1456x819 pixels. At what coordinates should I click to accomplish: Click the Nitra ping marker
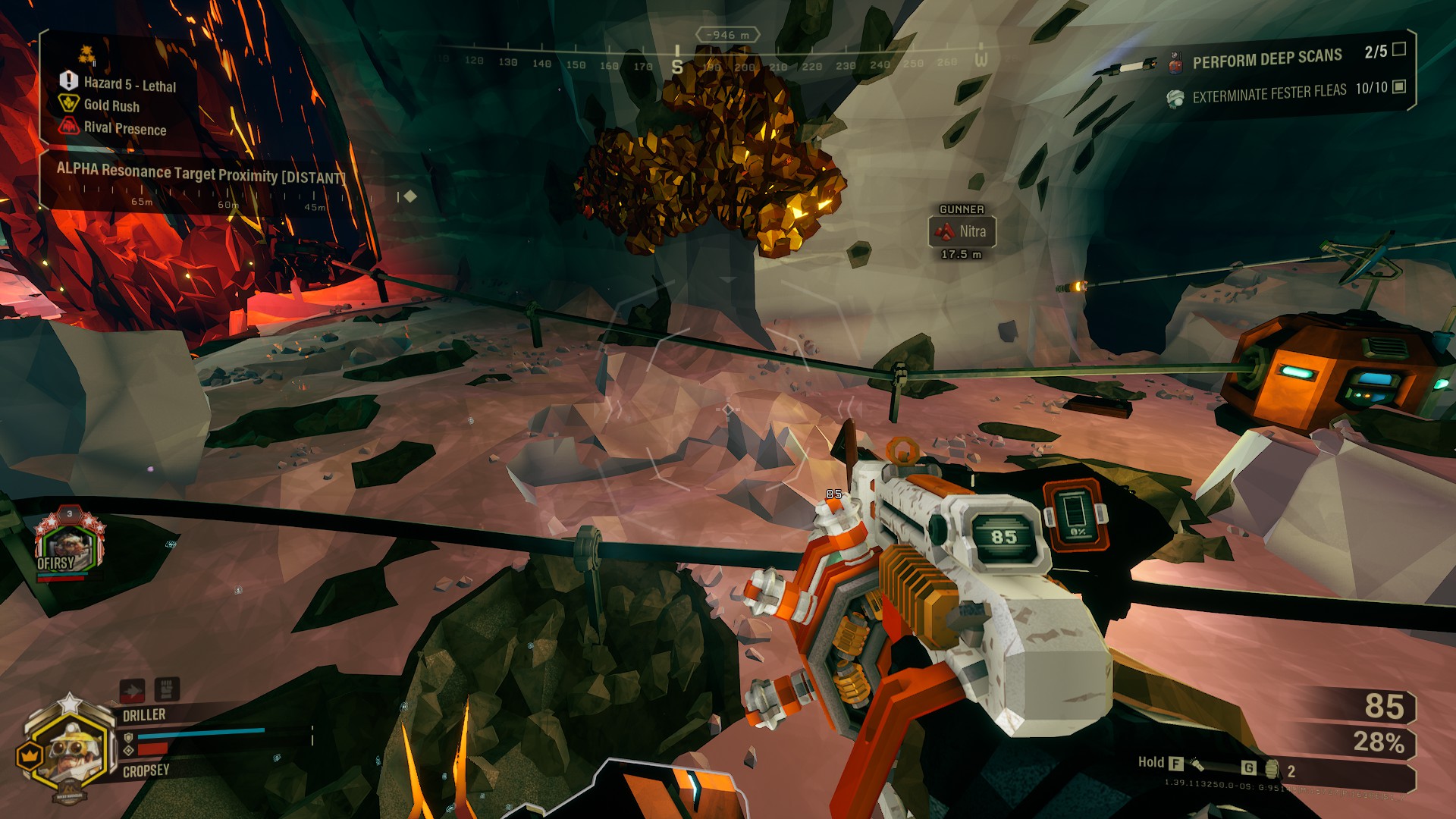(962, 231)
